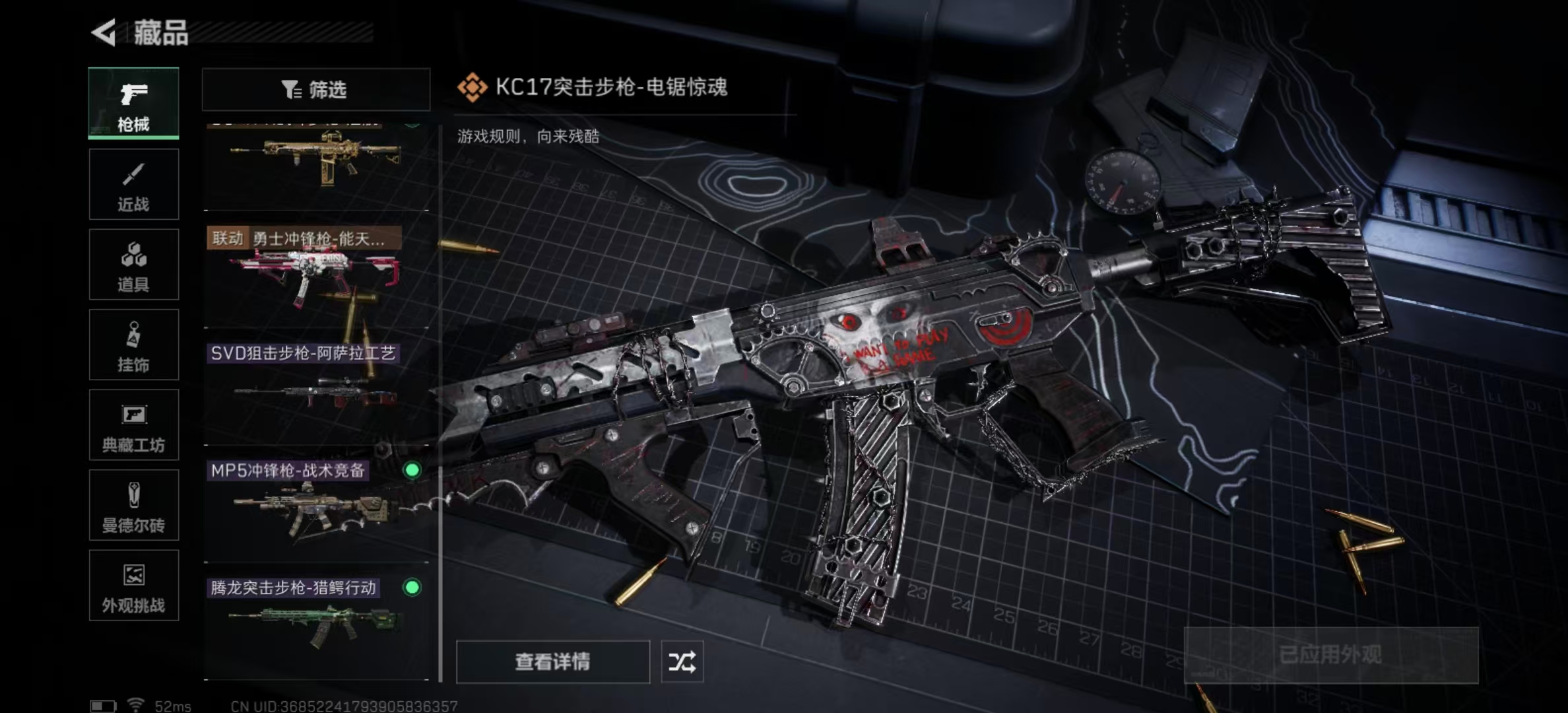Select the 近战 melee weapons category
1568x713 pixels.
(x=133, y=184)
